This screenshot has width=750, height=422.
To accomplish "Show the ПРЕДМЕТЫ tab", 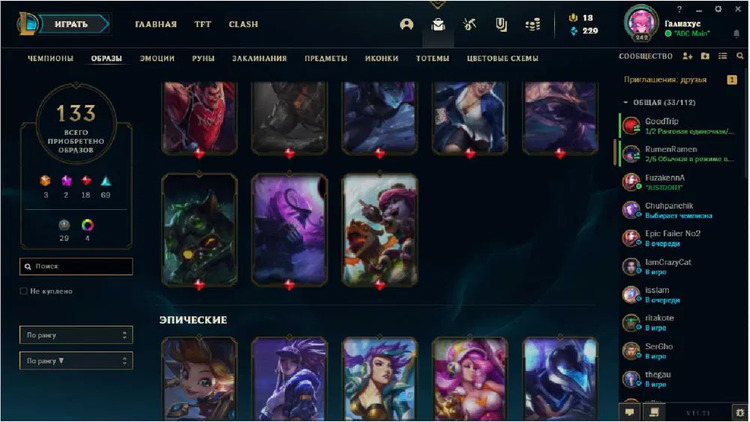I will (x=327, y=58).
